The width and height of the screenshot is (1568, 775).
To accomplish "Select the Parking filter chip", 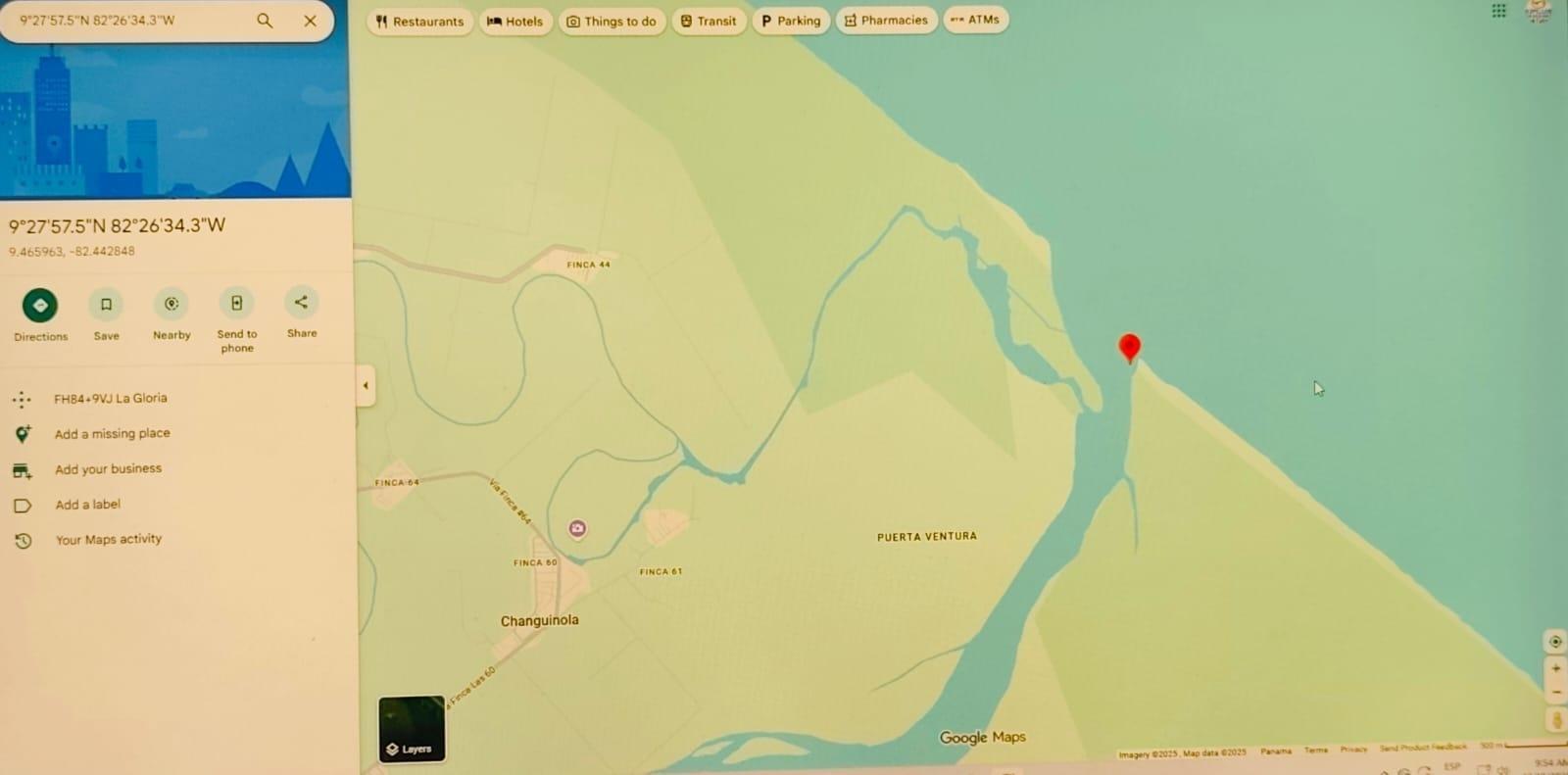I will click(x=791, y=21).
